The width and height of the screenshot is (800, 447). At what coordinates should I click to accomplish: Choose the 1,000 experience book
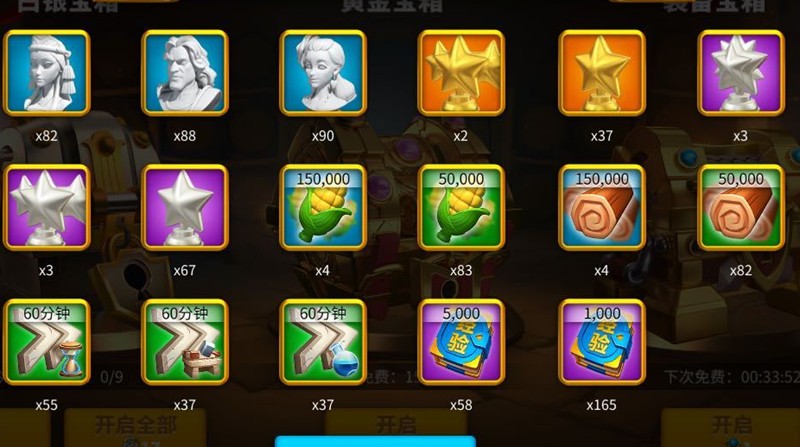point(601,342)
